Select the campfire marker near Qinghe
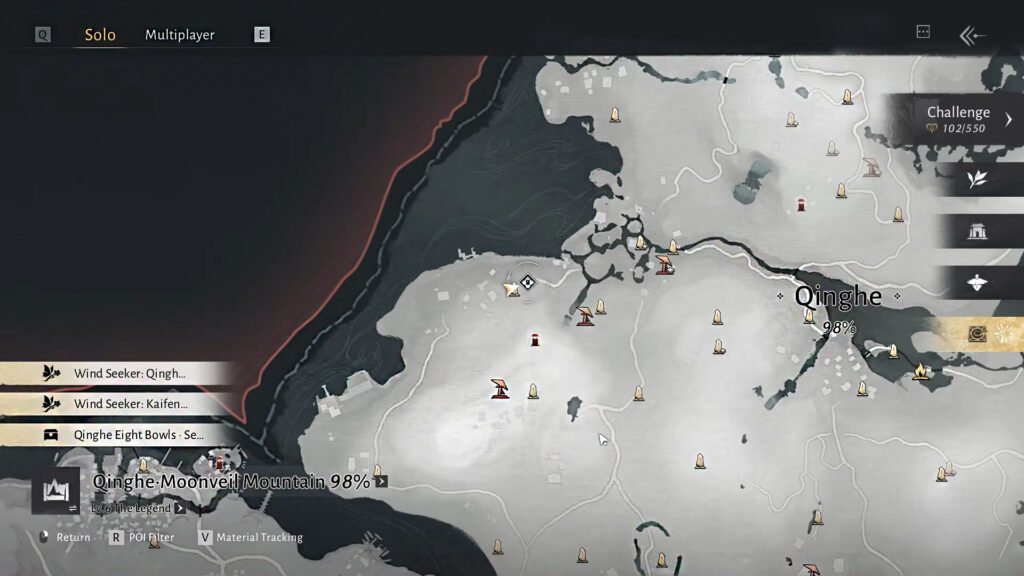 click(921, 372)
